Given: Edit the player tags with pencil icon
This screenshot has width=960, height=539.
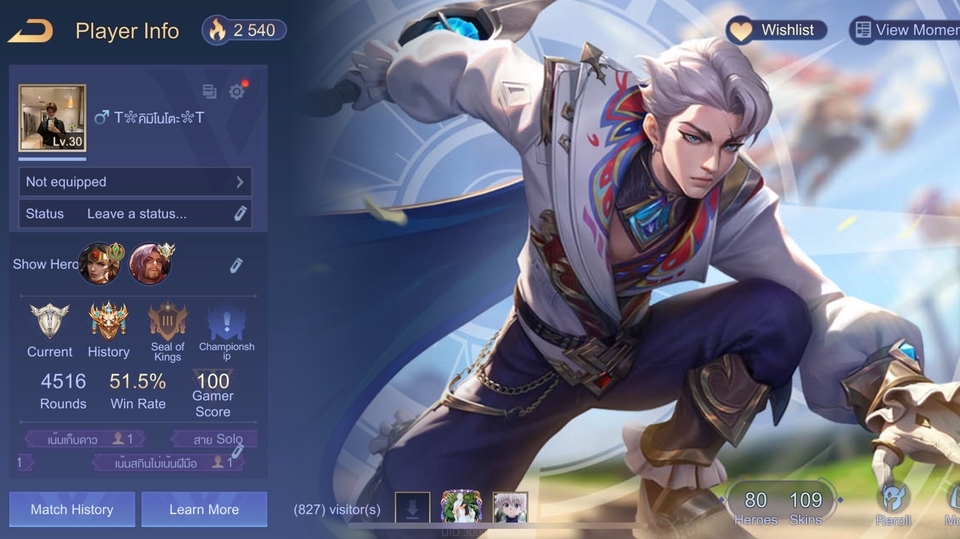Looking at the screenshot, I should click(x=237, y=451).
